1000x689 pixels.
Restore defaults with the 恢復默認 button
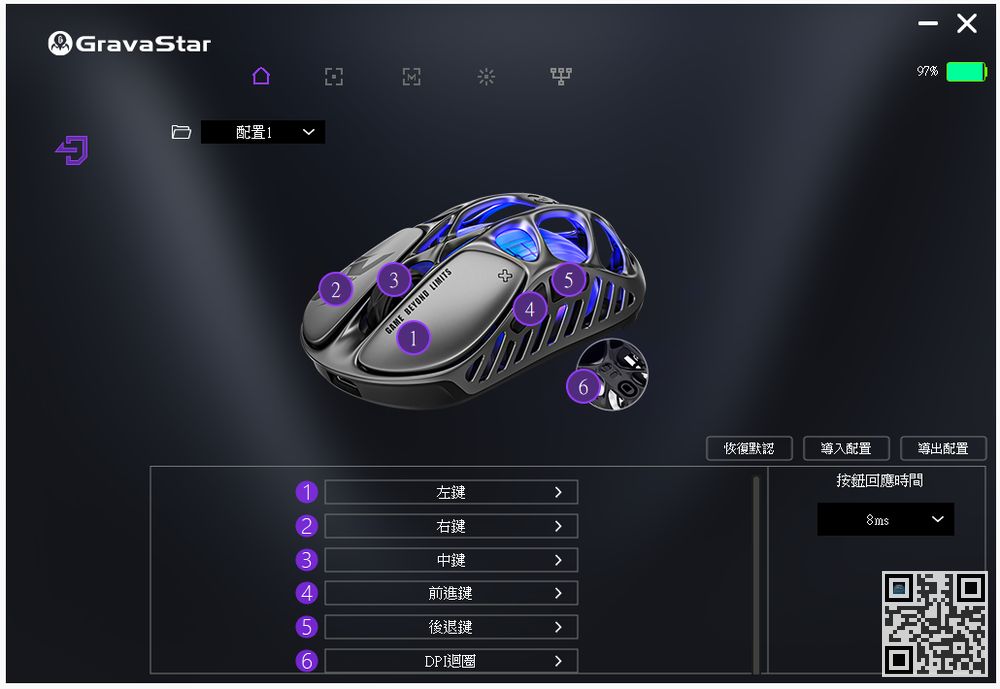tap(749, 448)
